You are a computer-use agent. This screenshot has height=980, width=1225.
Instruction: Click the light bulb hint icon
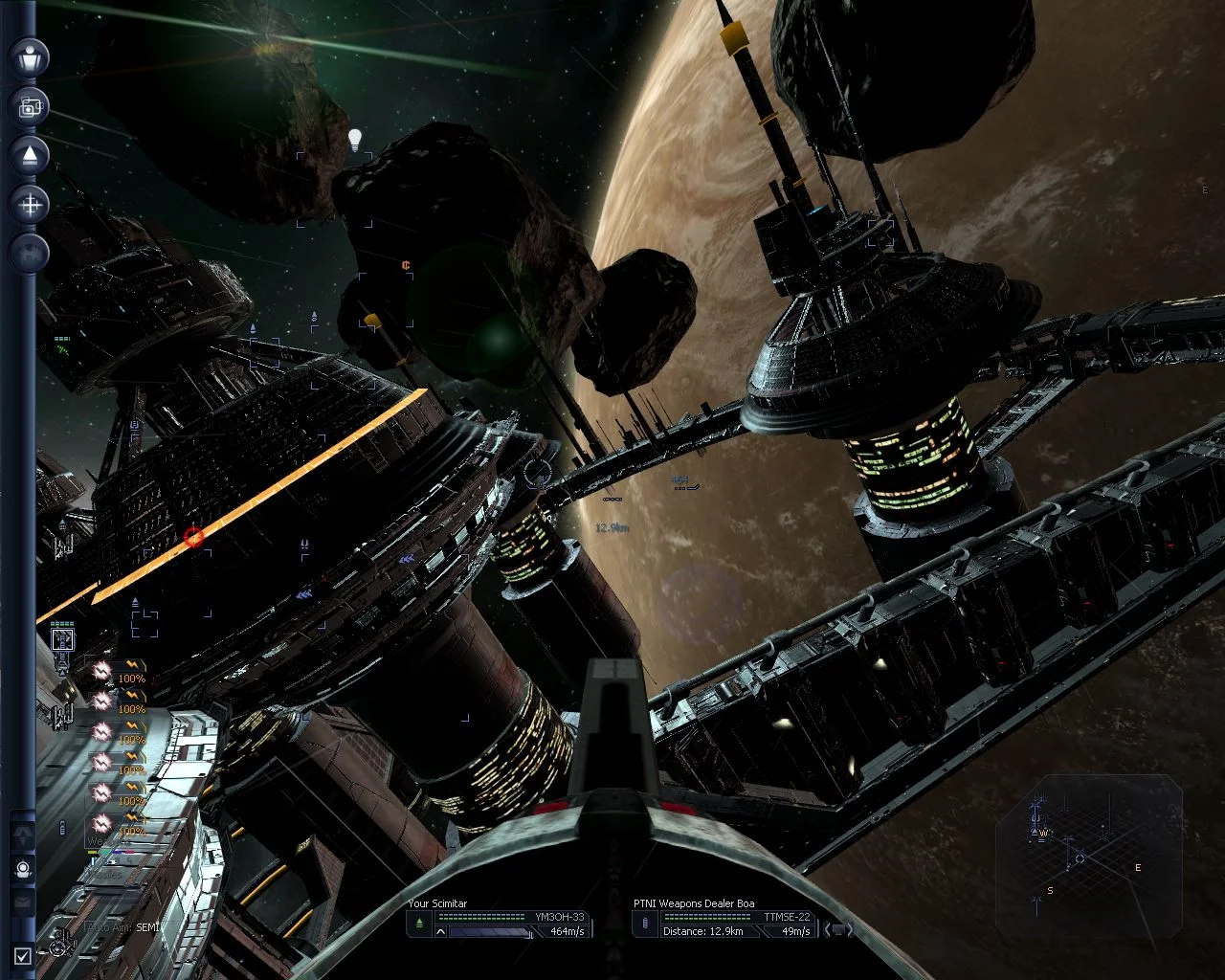(355, 140)
